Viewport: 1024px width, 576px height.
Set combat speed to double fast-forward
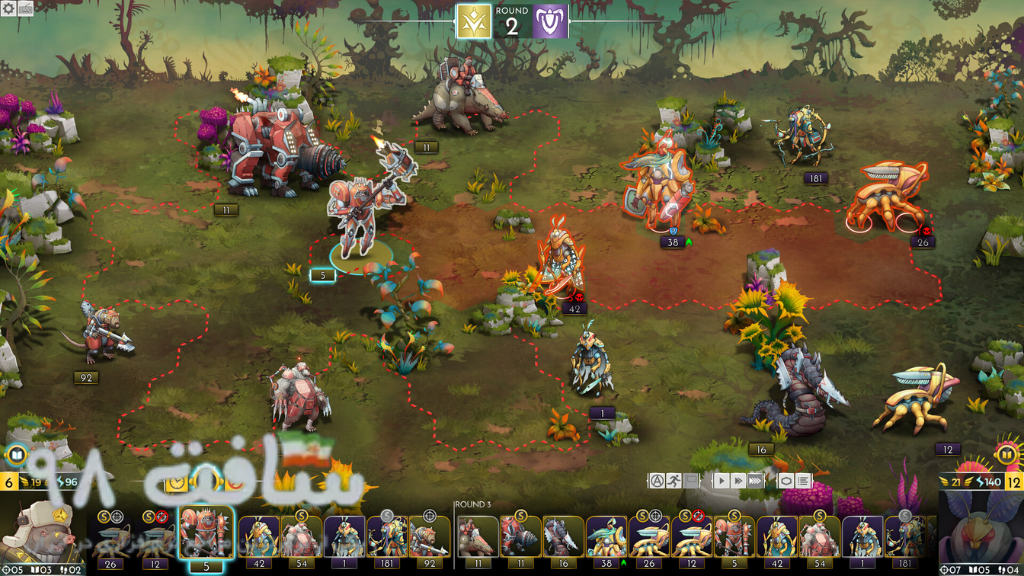[x=738, y=481]
